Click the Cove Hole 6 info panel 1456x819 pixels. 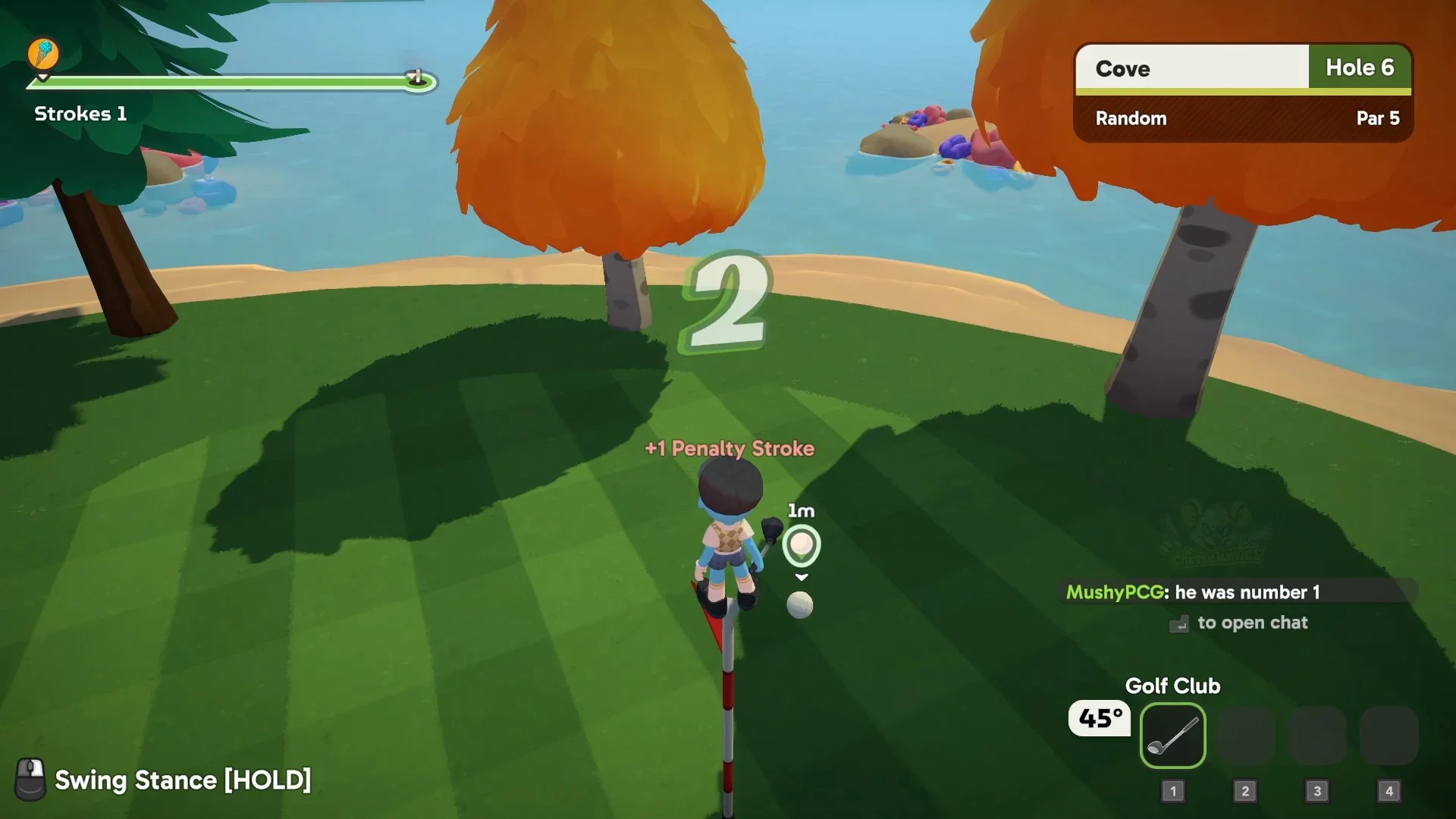click(x=1243, y=92)
